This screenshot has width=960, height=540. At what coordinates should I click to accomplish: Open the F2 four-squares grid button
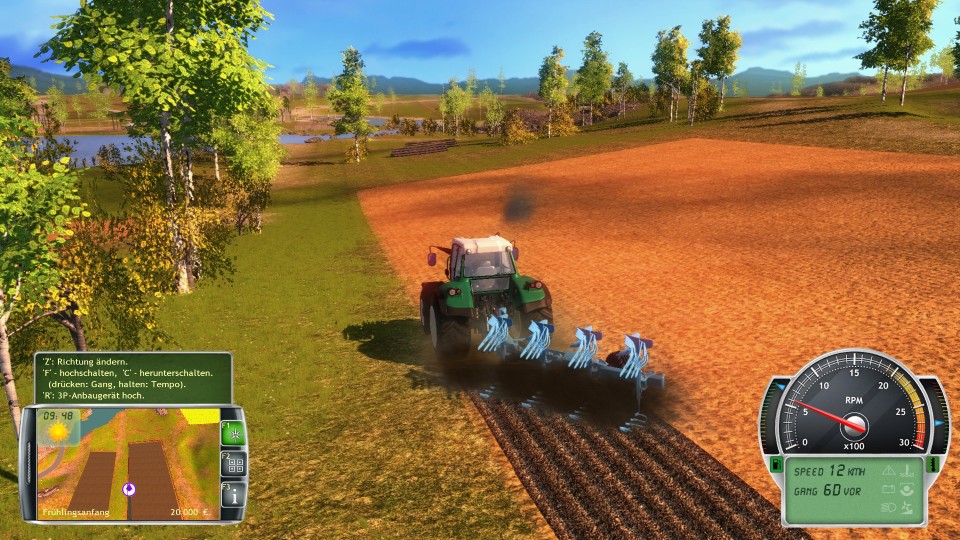(233, 464)
